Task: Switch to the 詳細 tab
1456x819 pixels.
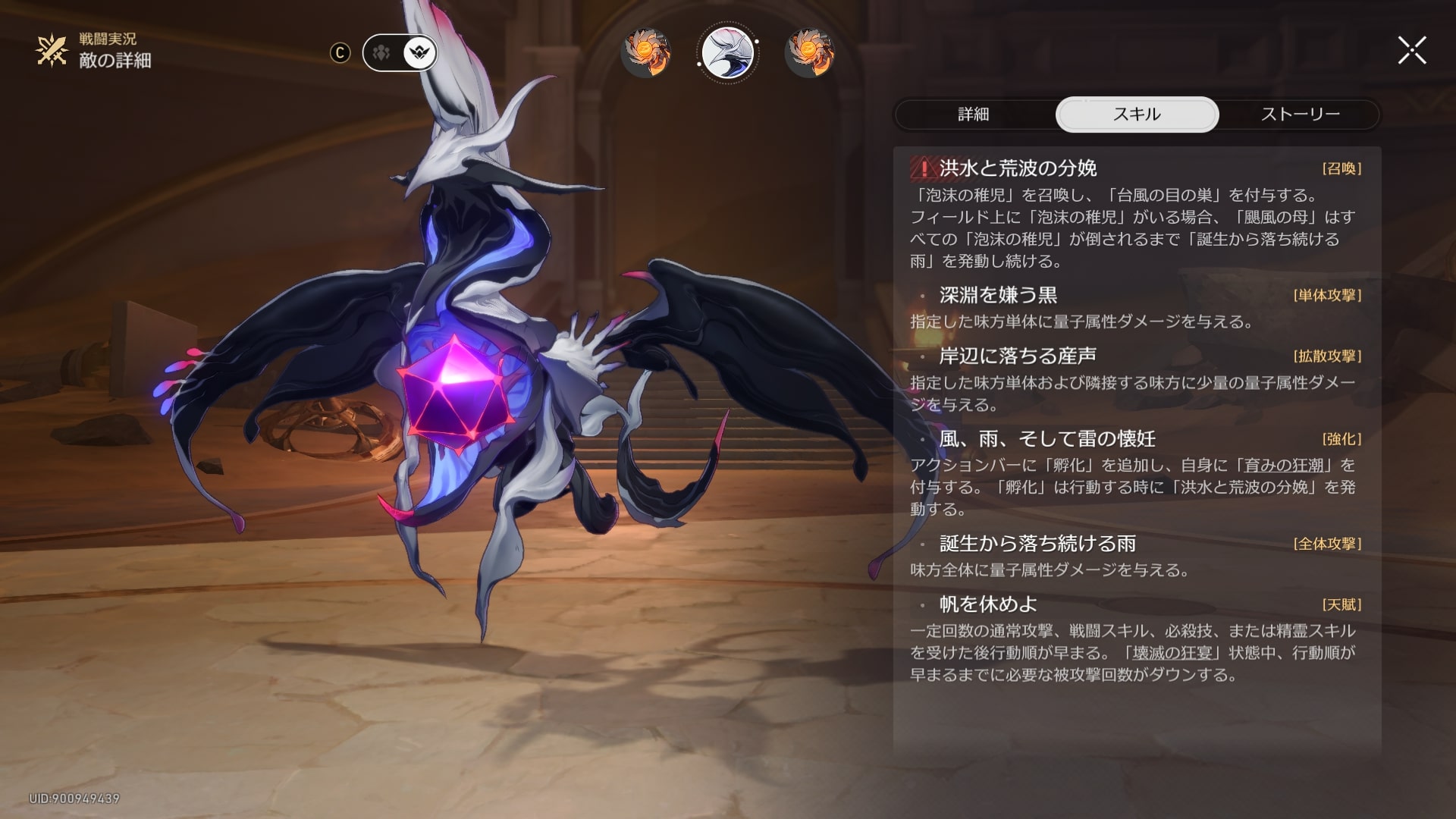Action: (974, 115)
